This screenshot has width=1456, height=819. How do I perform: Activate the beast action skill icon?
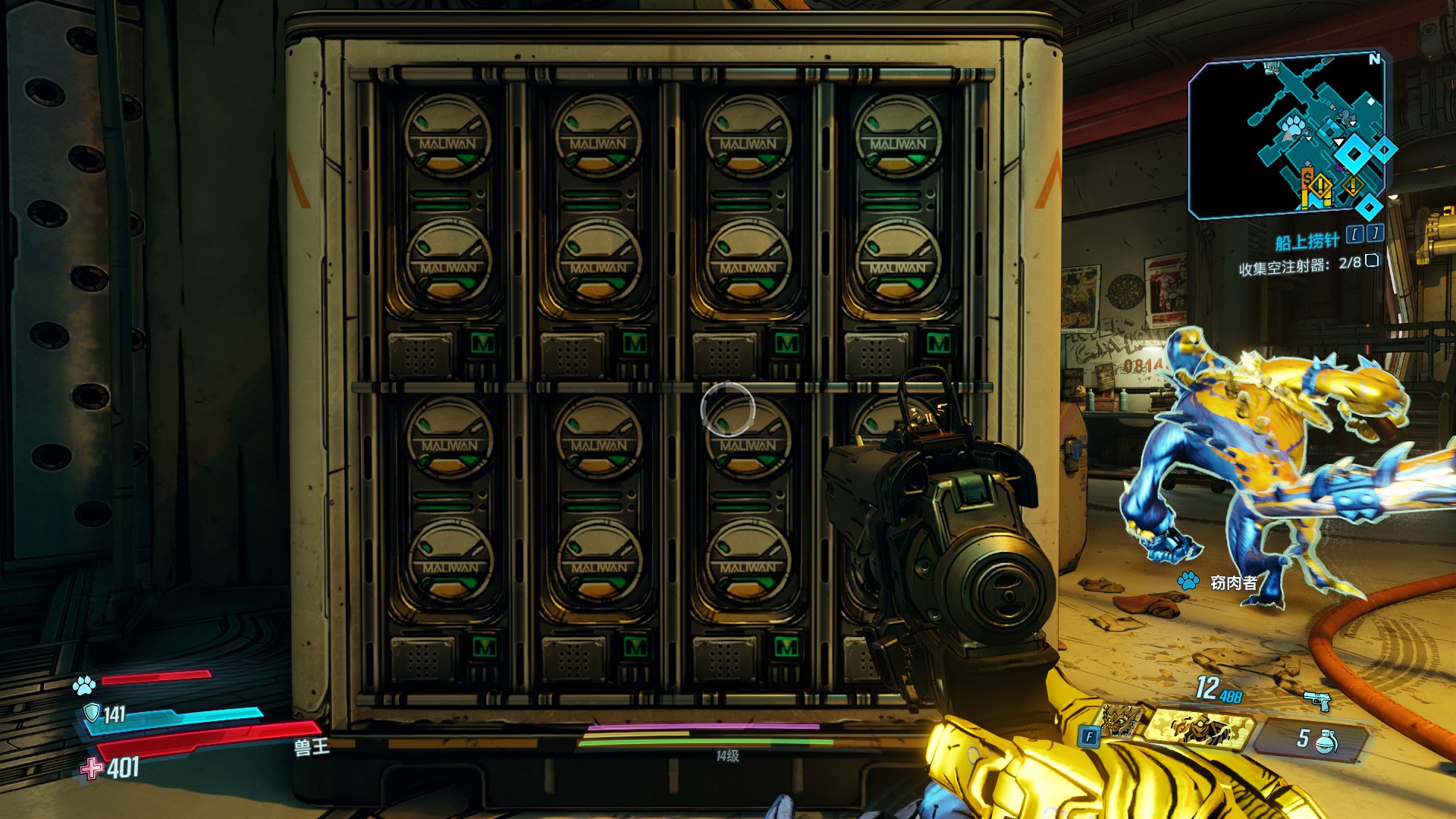click(1120, 721)
